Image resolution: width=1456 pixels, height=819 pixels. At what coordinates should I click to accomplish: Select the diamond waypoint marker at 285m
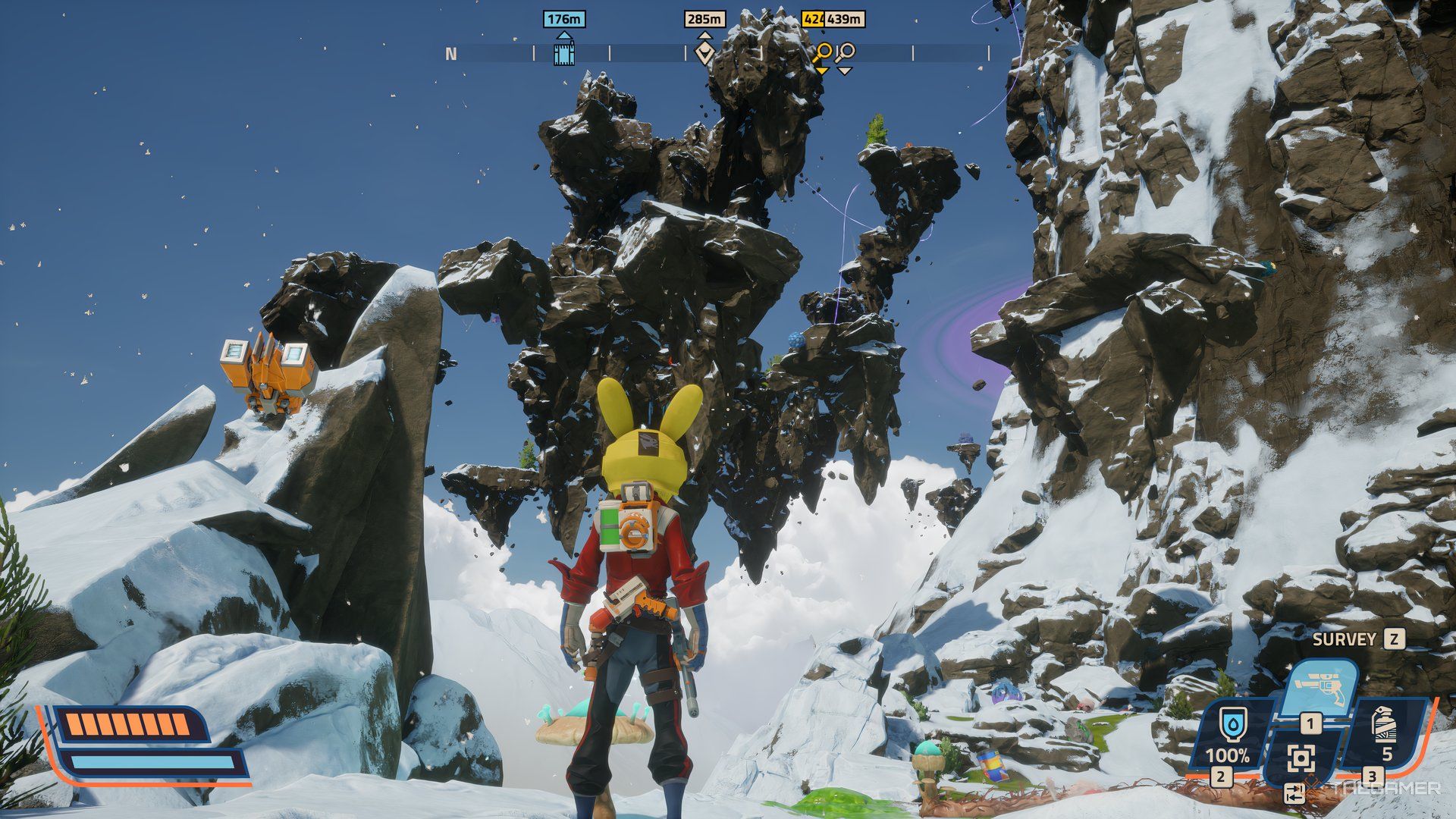[x=704, y=52]
